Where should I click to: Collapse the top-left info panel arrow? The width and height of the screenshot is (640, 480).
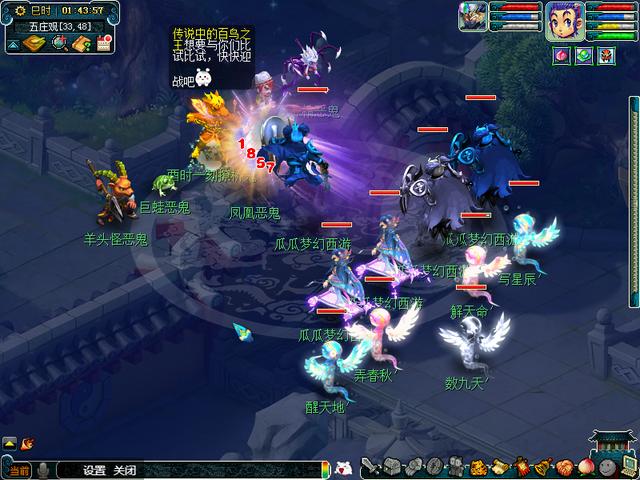point(11,44)
